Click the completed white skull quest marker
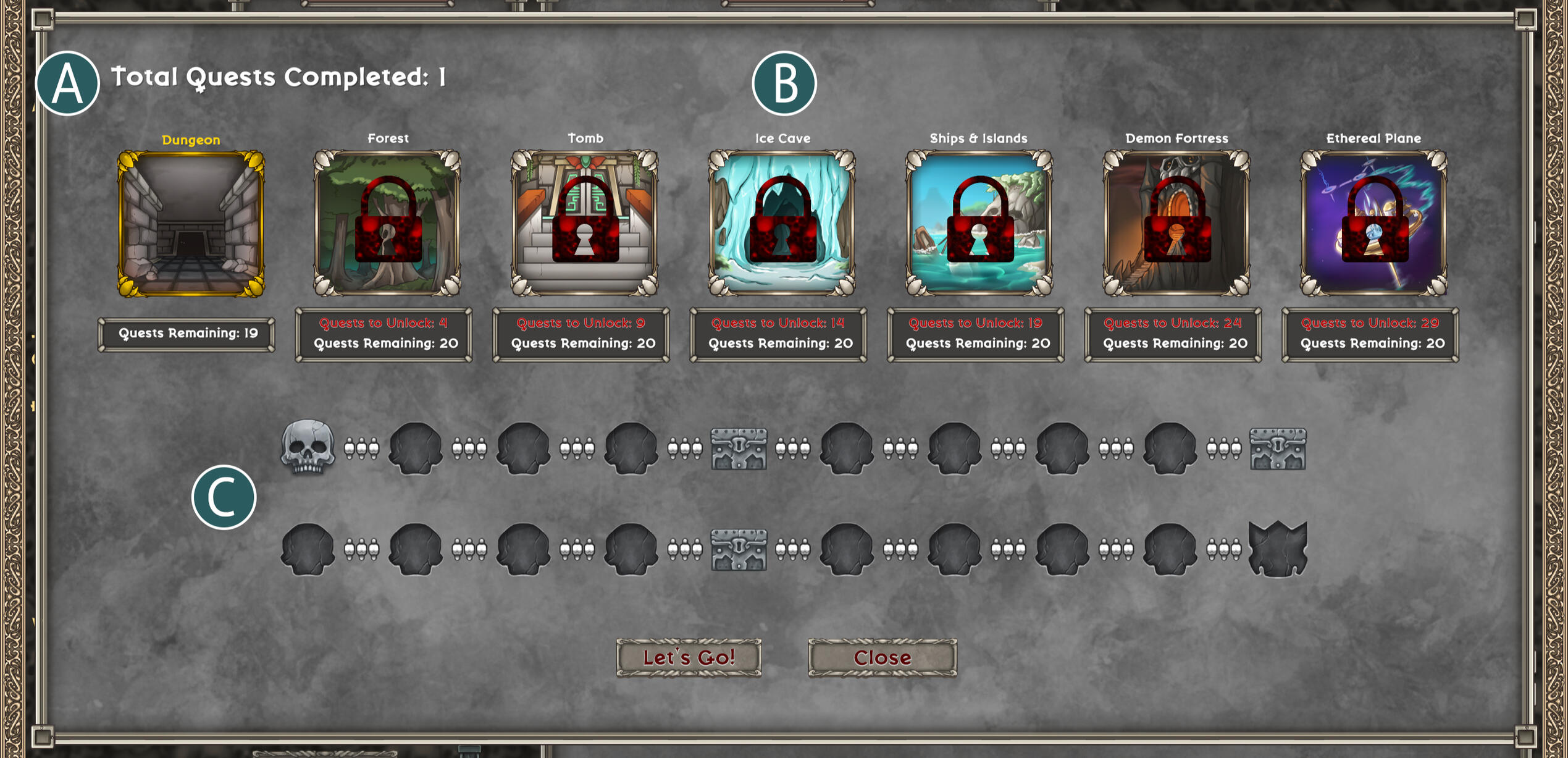 tap(308, 447)
